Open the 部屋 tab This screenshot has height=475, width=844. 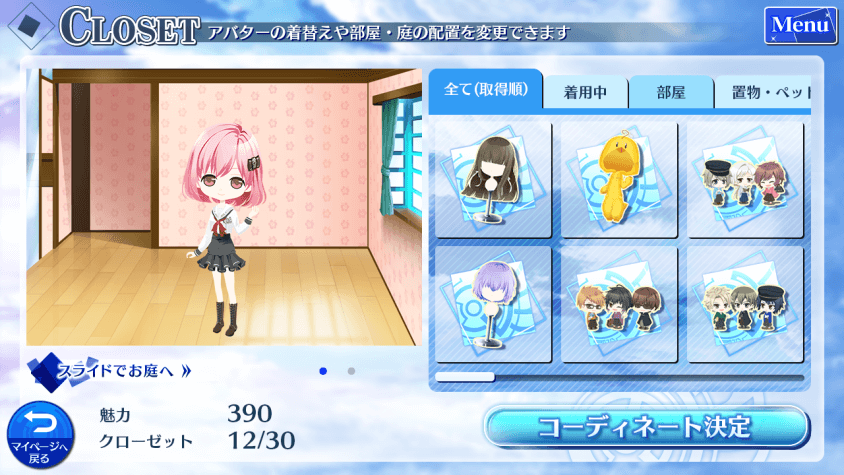[670, 91]
